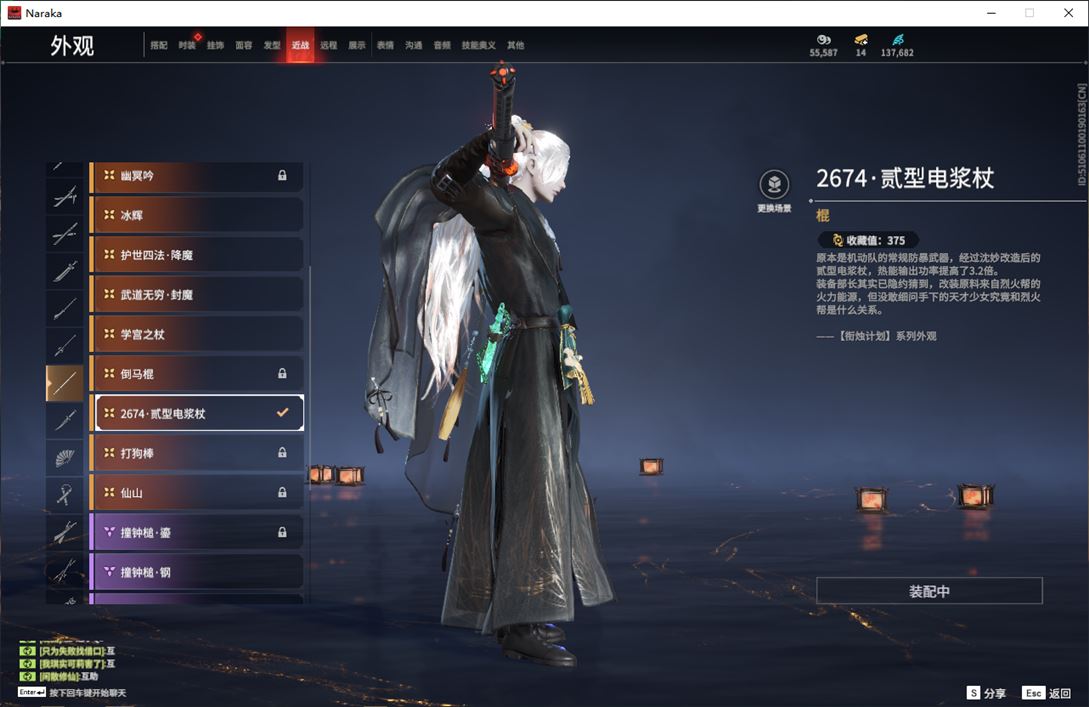The image size is (1089, 707).
Task: Open the 表情 tab
Action: [385, 45]
